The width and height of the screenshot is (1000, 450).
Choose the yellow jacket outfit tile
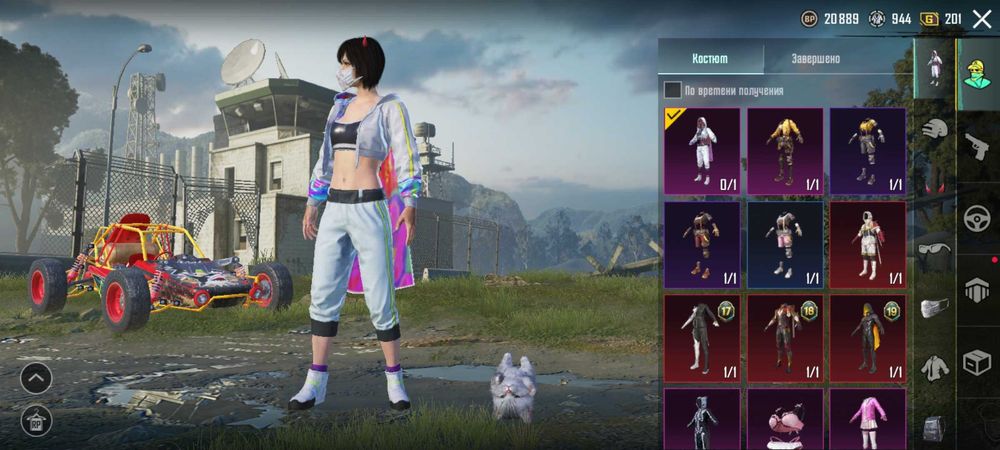785,151
